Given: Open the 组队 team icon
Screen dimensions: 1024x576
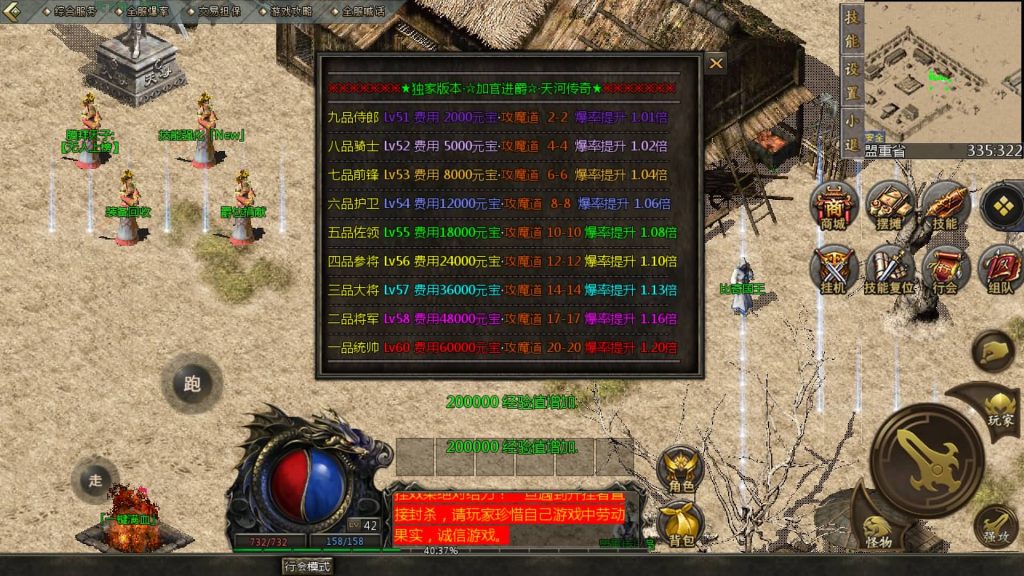Looking at the screenshot, I should [x=1000, y=268].
